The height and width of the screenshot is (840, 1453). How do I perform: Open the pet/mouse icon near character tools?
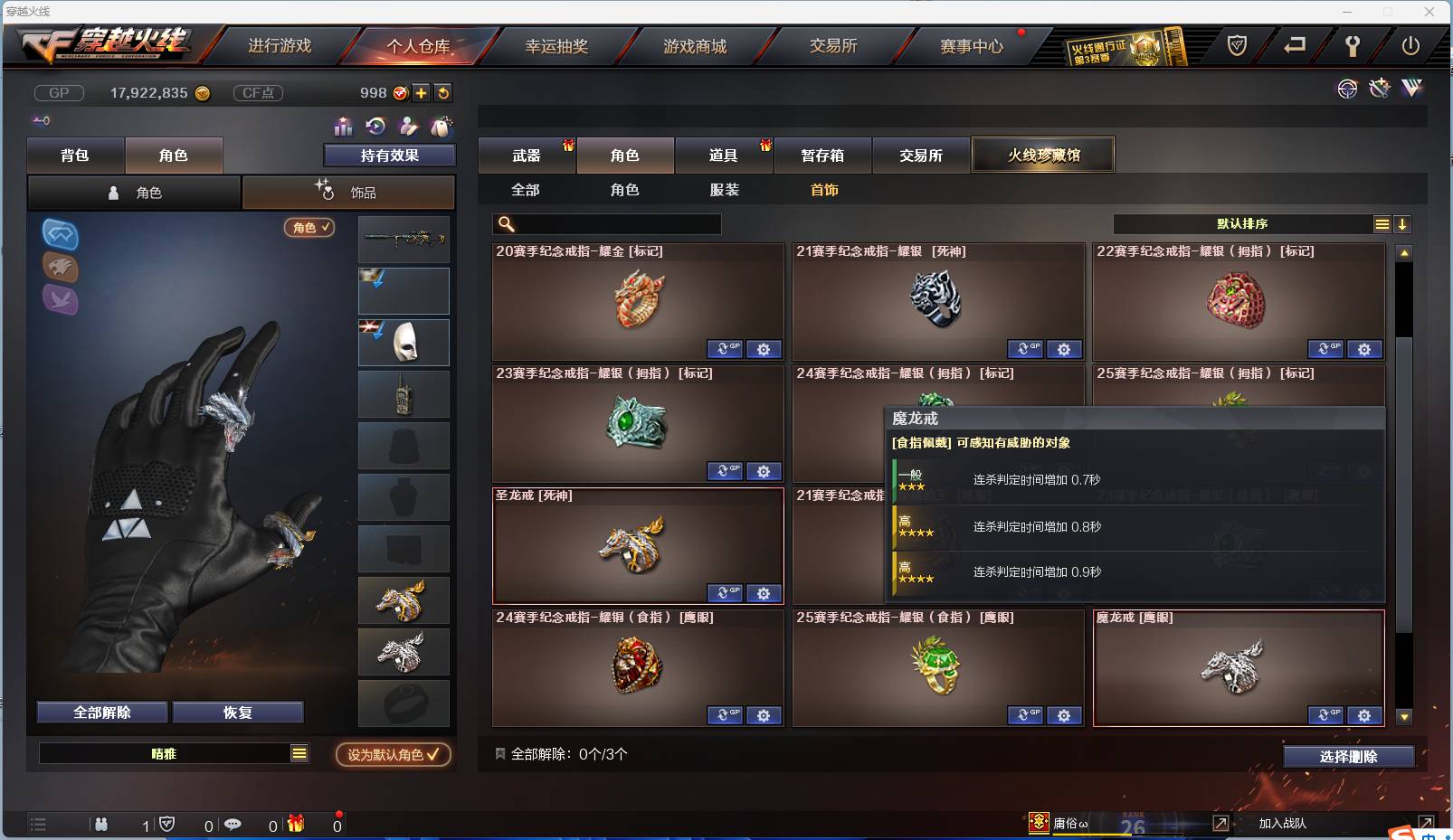pos(442,127)
